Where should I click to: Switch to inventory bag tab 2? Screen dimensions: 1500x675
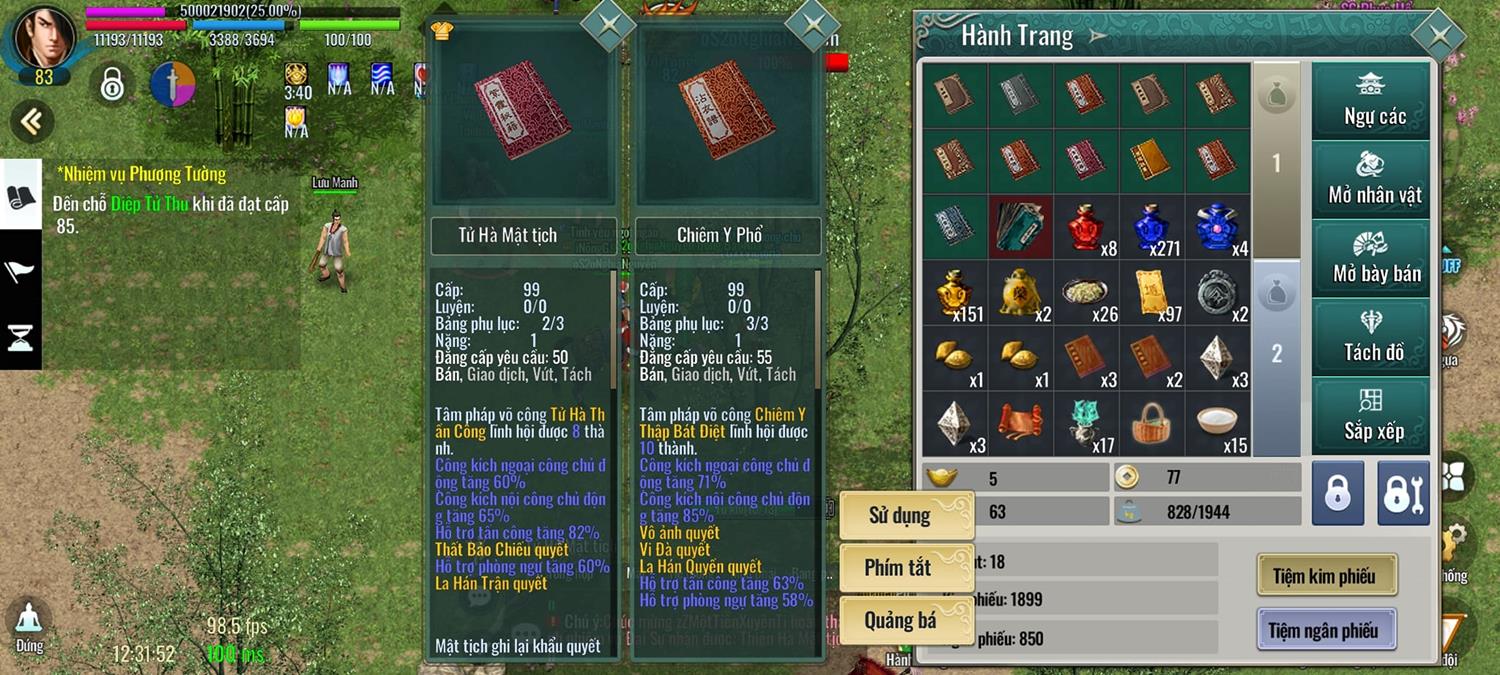click(x=1276, y=353)
